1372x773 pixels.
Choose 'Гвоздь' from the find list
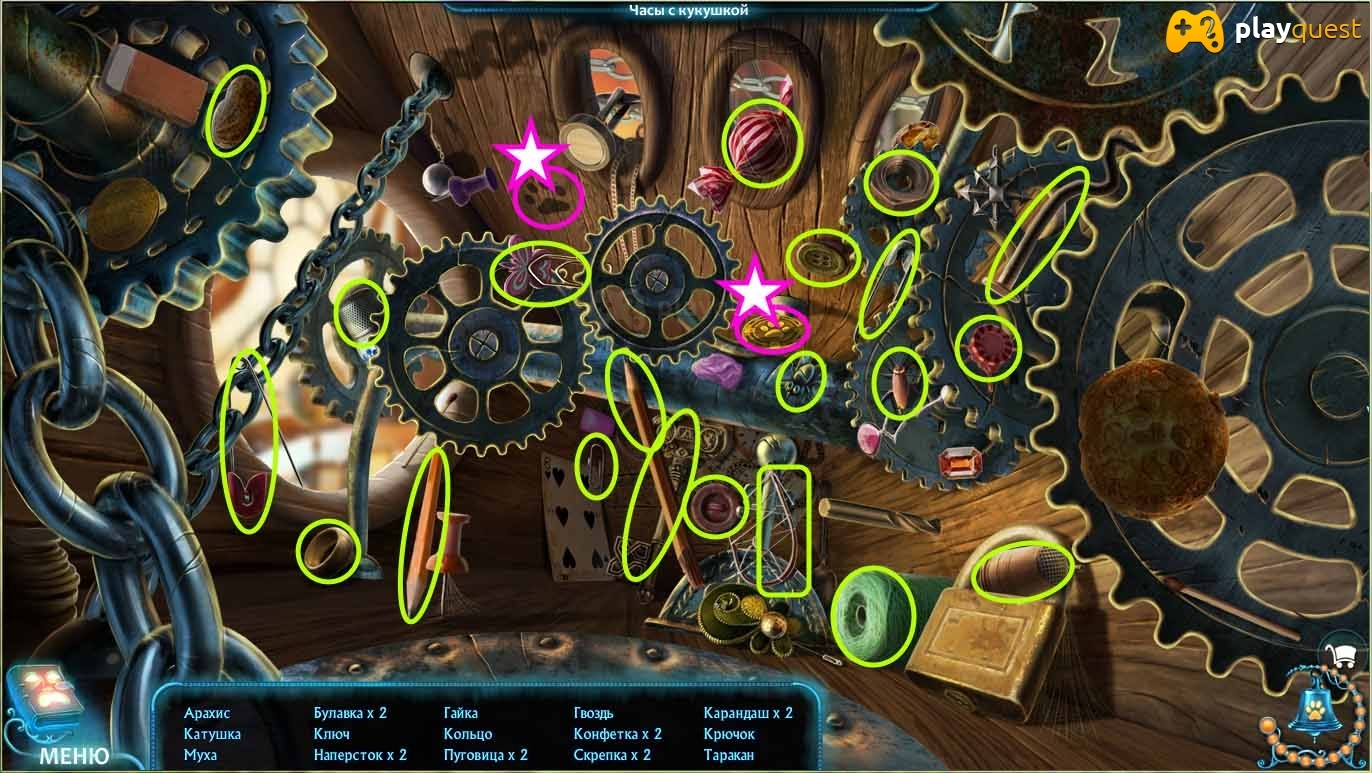point(594,713)
